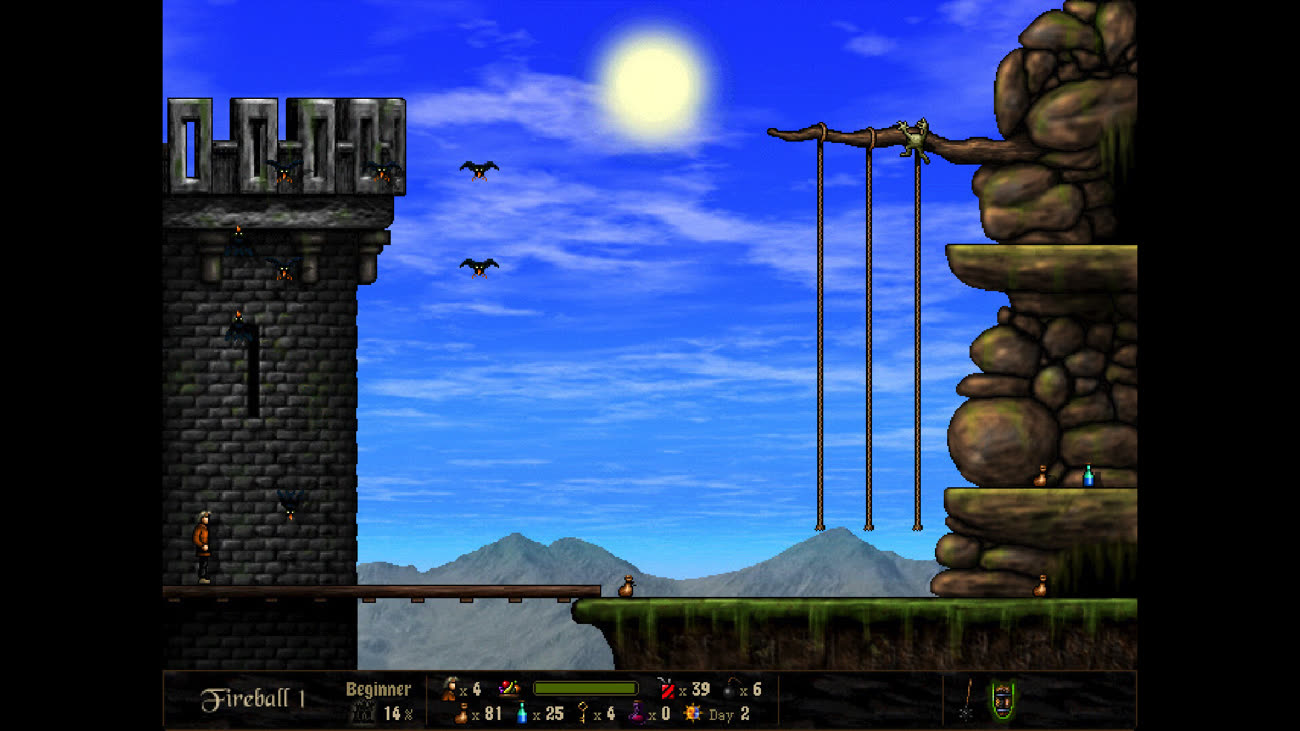Use the blue potion bottle icon

[x=521, y=713]
